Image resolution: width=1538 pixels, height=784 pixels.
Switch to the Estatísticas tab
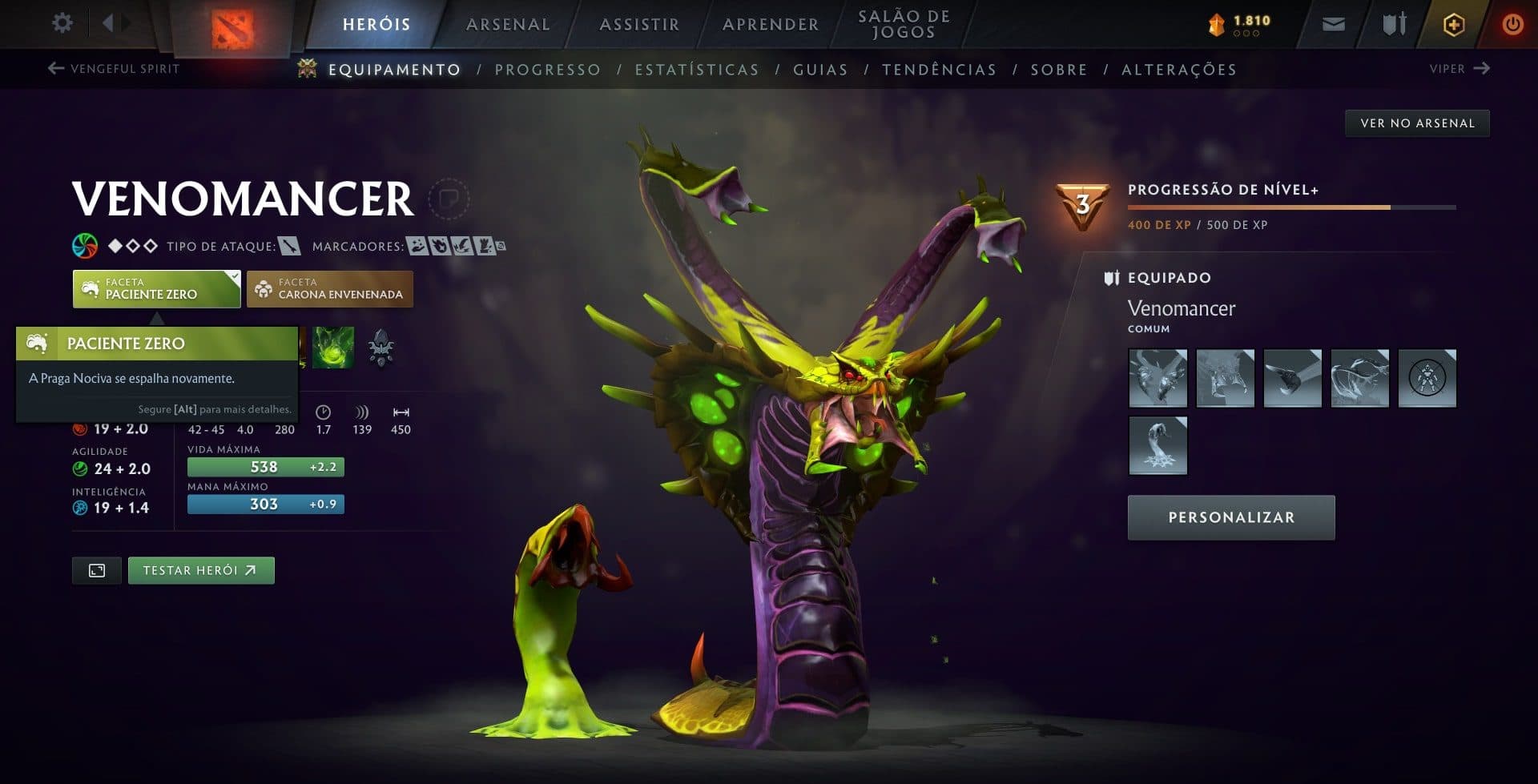click(x=698, y=70)
